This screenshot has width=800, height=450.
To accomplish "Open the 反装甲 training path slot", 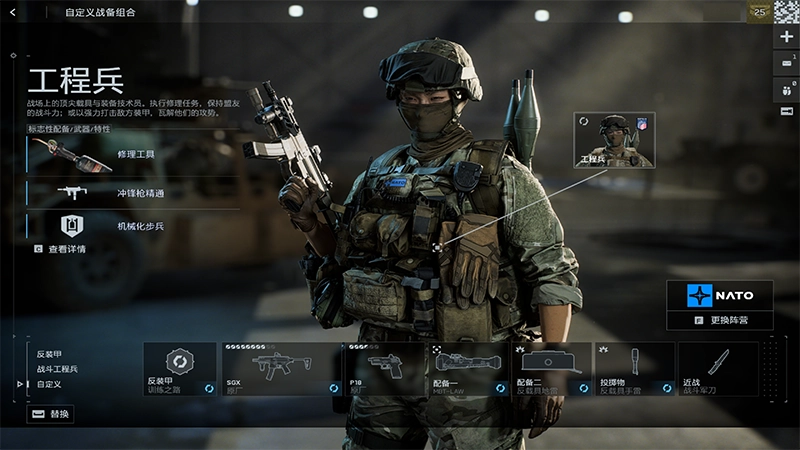I will [x=180, y=369].
